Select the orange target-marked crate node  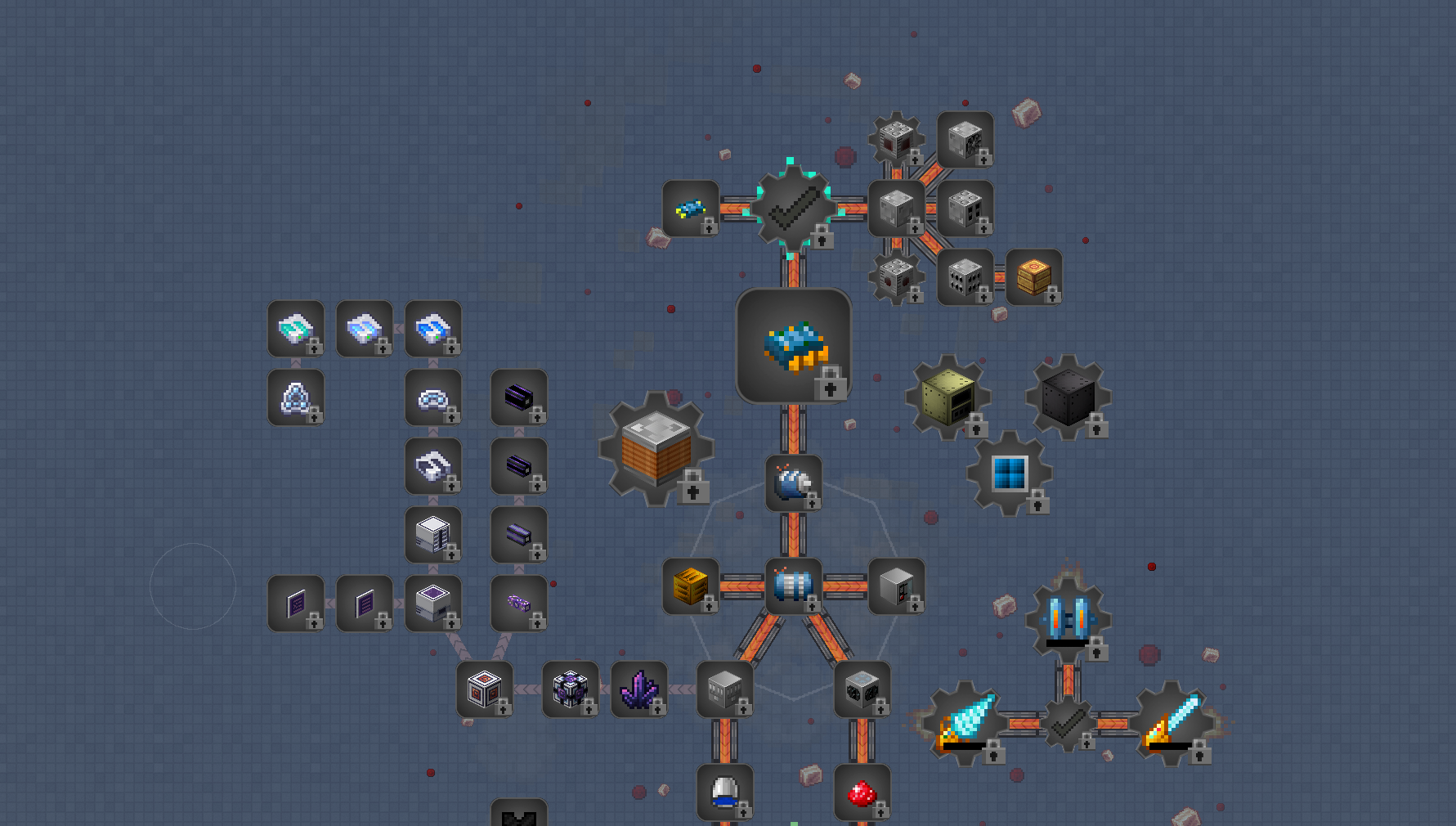(x=1034, y=277)
